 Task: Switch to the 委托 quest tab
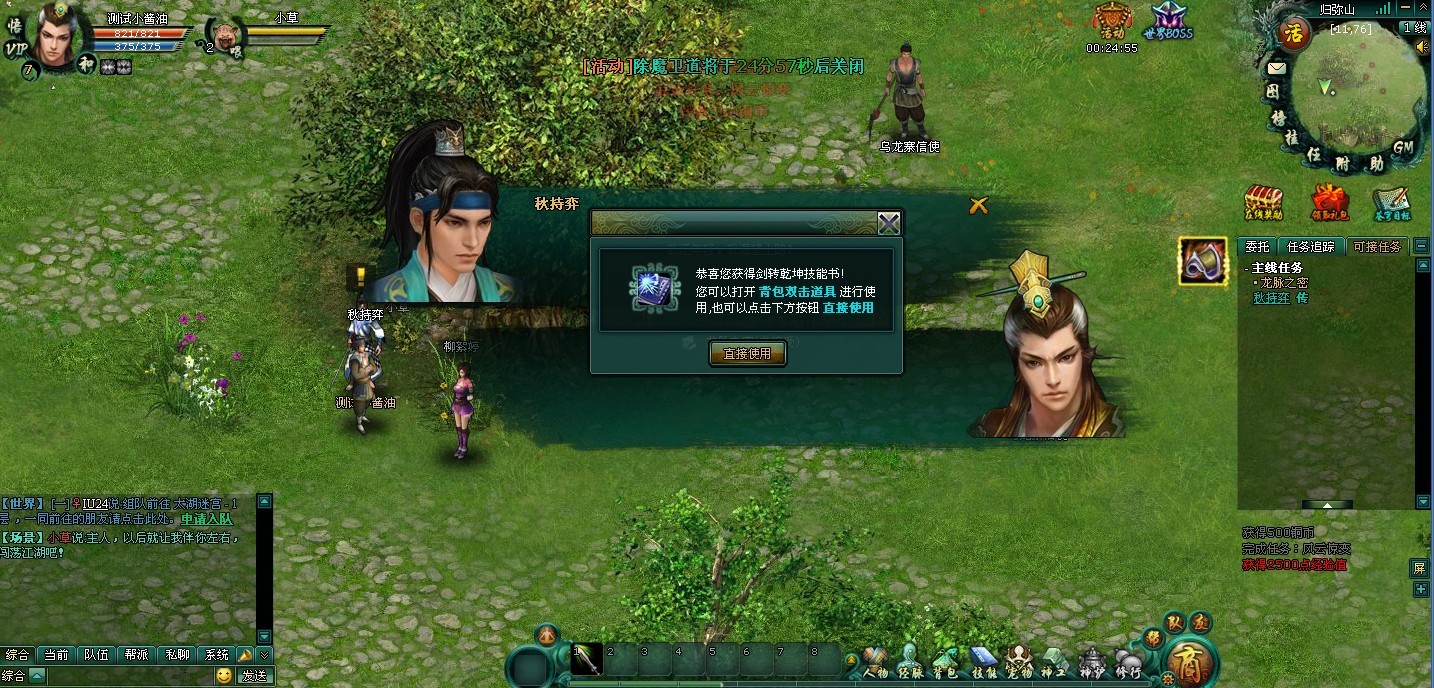pos(1257,246)
